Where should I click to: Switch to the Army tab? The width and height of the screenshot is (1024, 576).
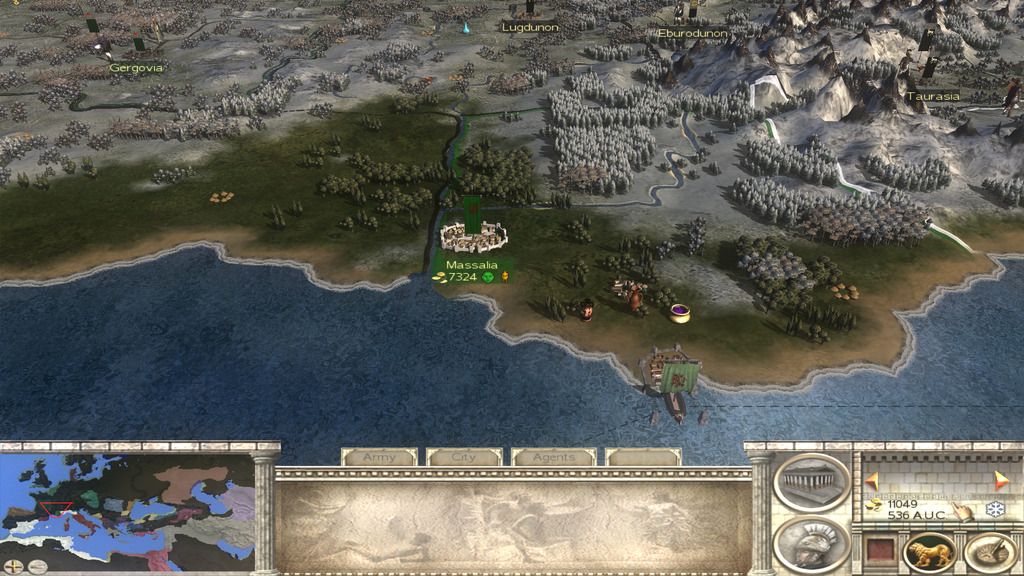pos(379,457)
